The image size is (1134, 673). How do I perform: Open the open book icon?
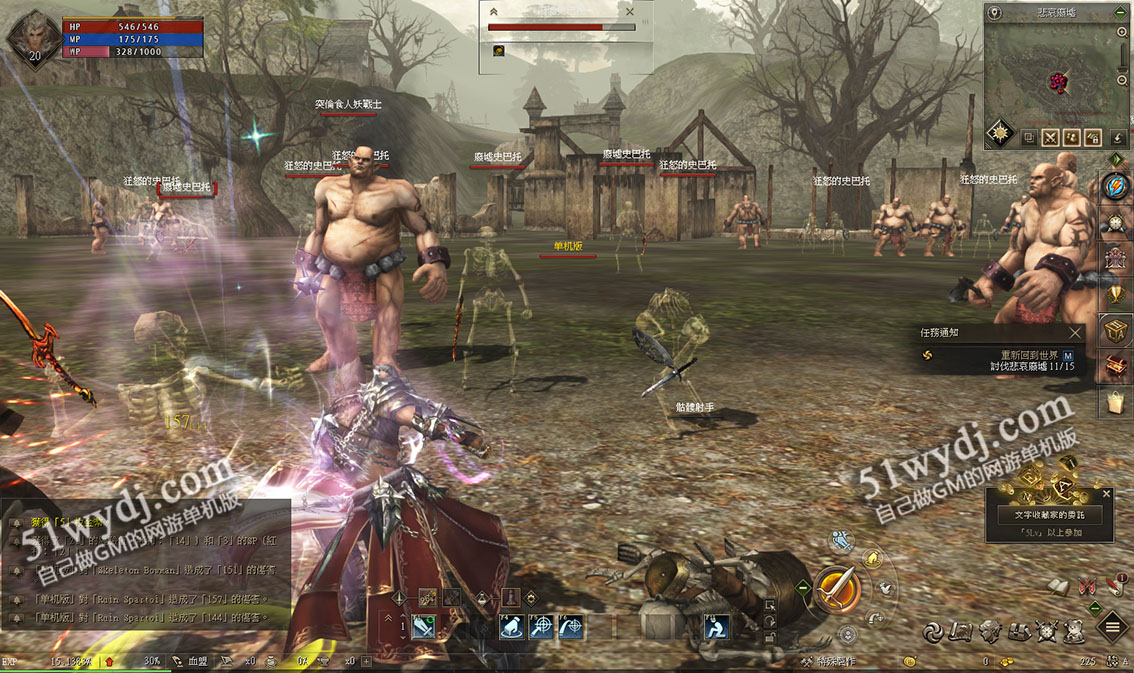(x=1059, y=586)
